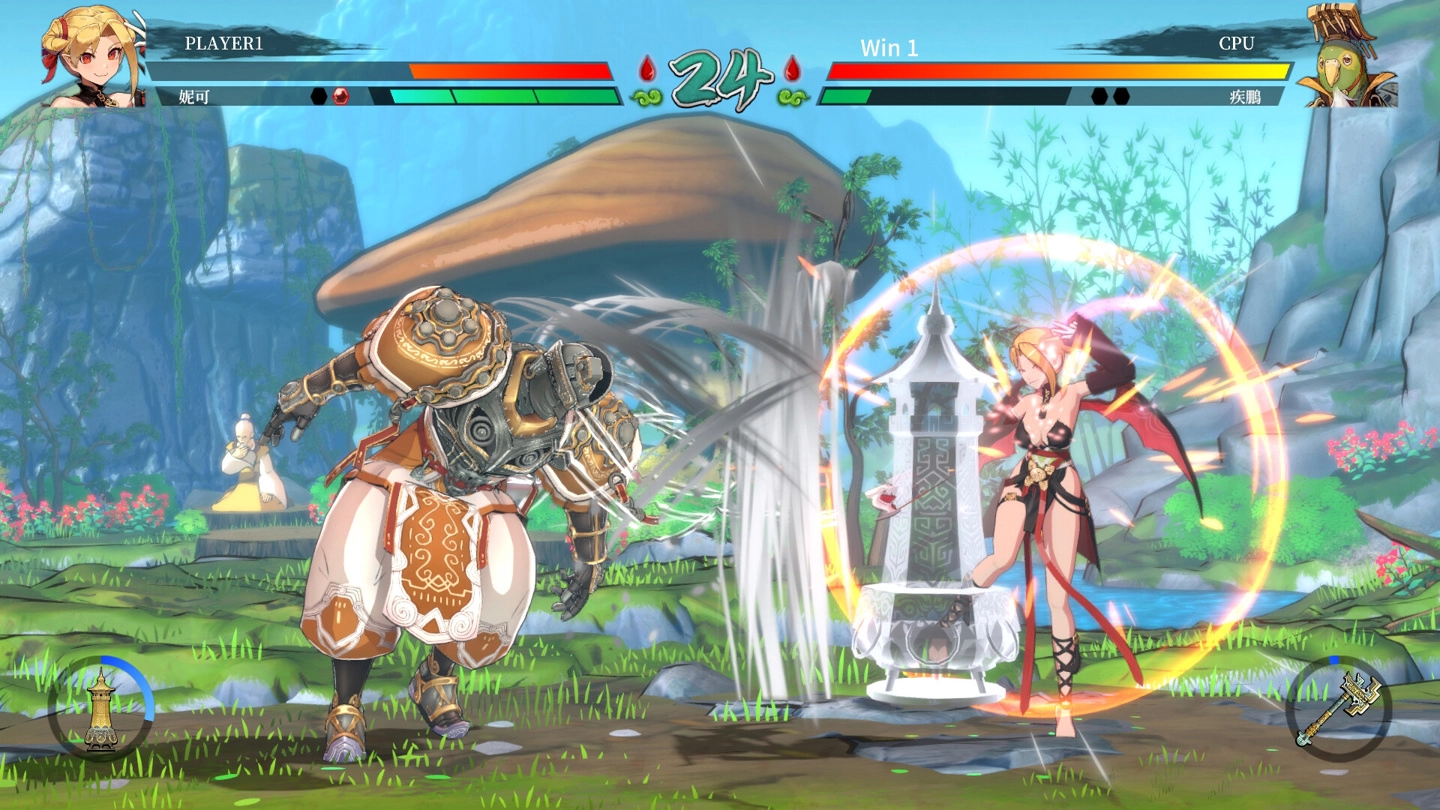Activate the pagoda tower assist icon
The width and height of the screenshot is (1440, 810).
click(101, 708)
